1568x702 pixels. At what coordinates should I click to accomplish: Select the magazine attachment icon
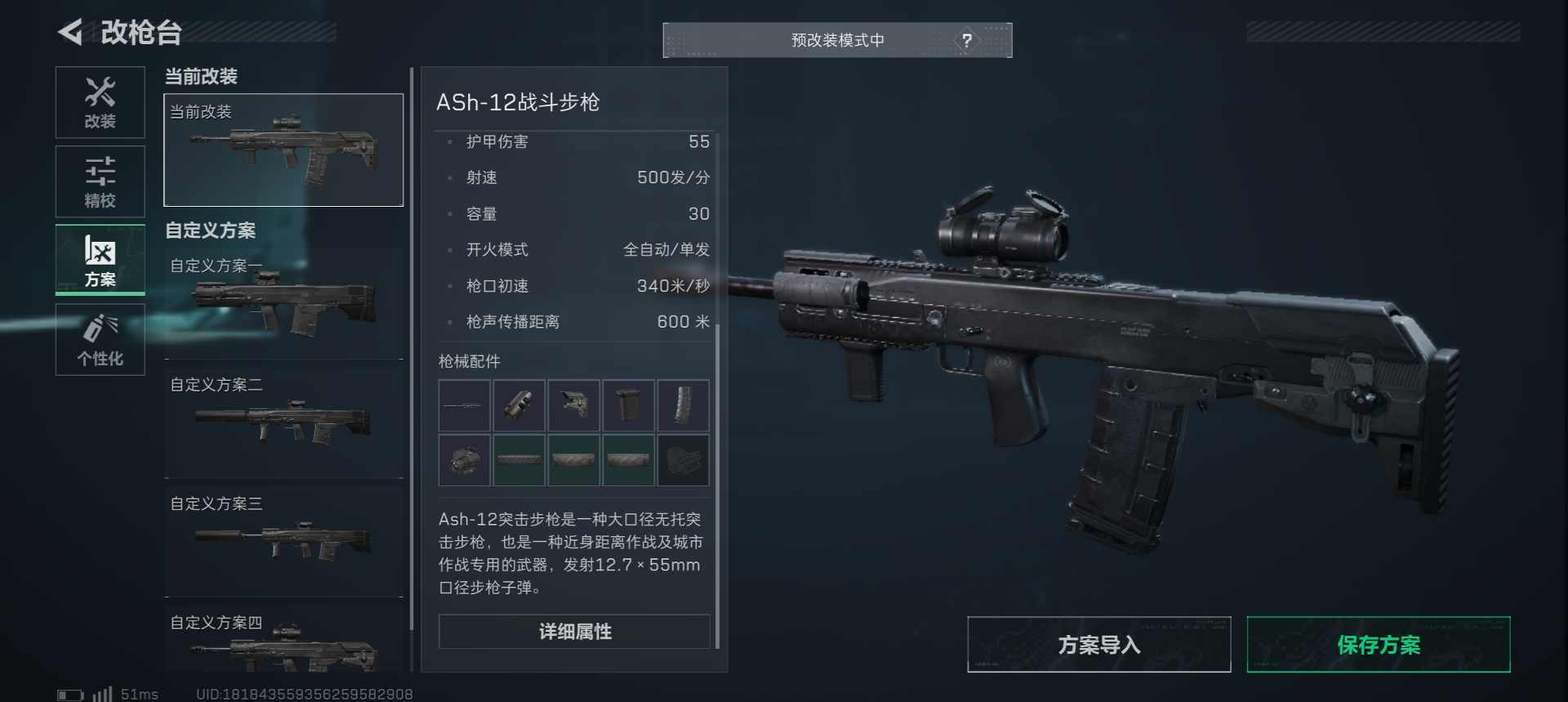coord(629,405)
